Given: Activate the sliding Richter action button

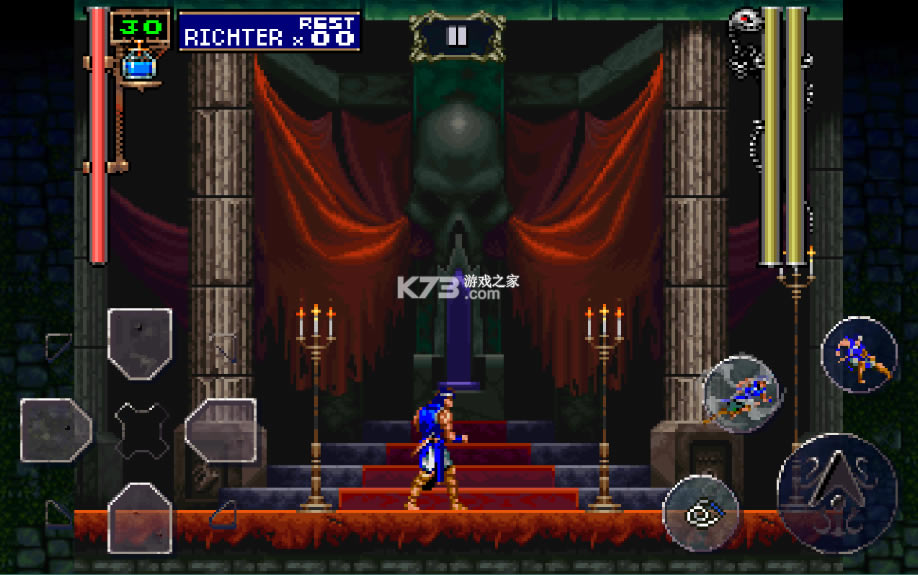Looking at the screenshot, I should pos(741,394).
